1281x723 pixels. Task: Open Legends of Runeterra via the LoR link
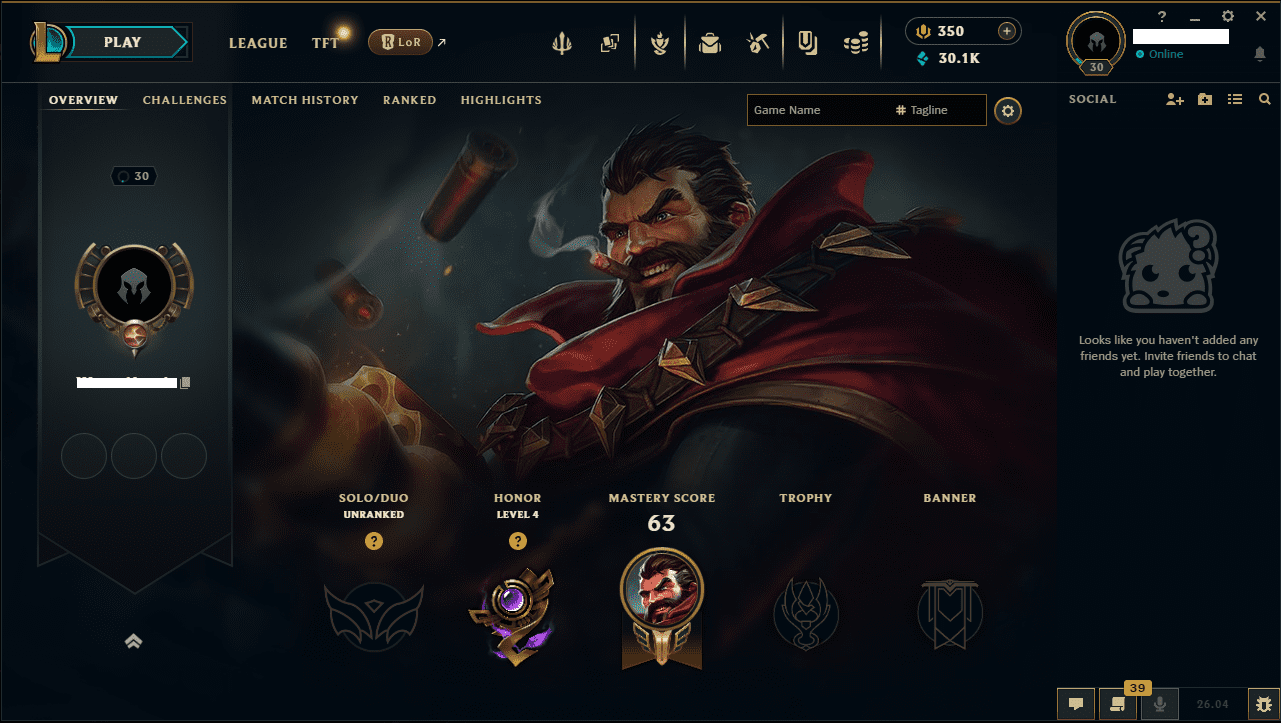(401, 42)
